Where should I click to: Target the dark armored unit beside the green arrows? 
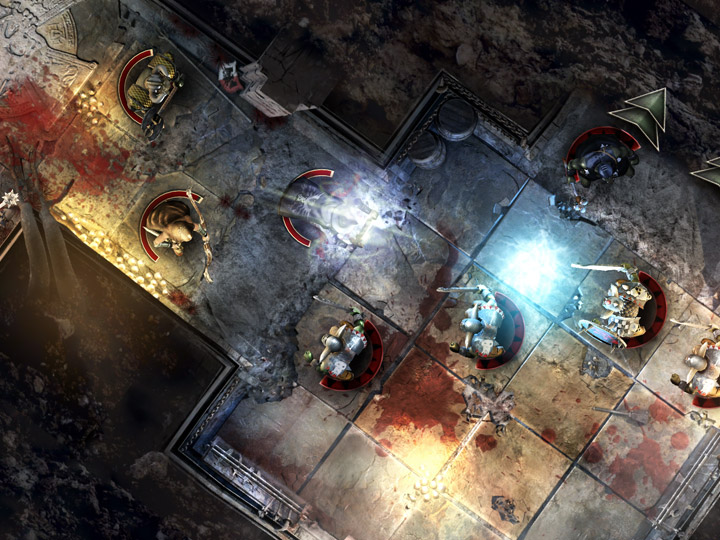pyautogui.click(x=604, y=158)
